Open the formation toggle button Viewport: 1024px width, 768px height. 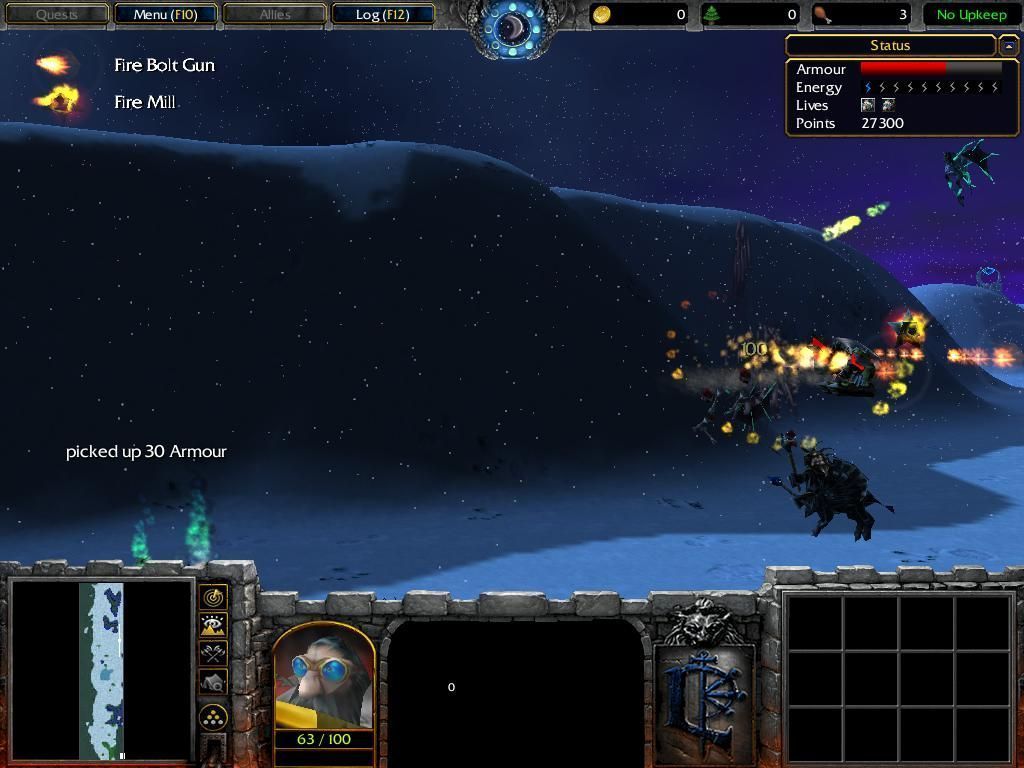213,717
